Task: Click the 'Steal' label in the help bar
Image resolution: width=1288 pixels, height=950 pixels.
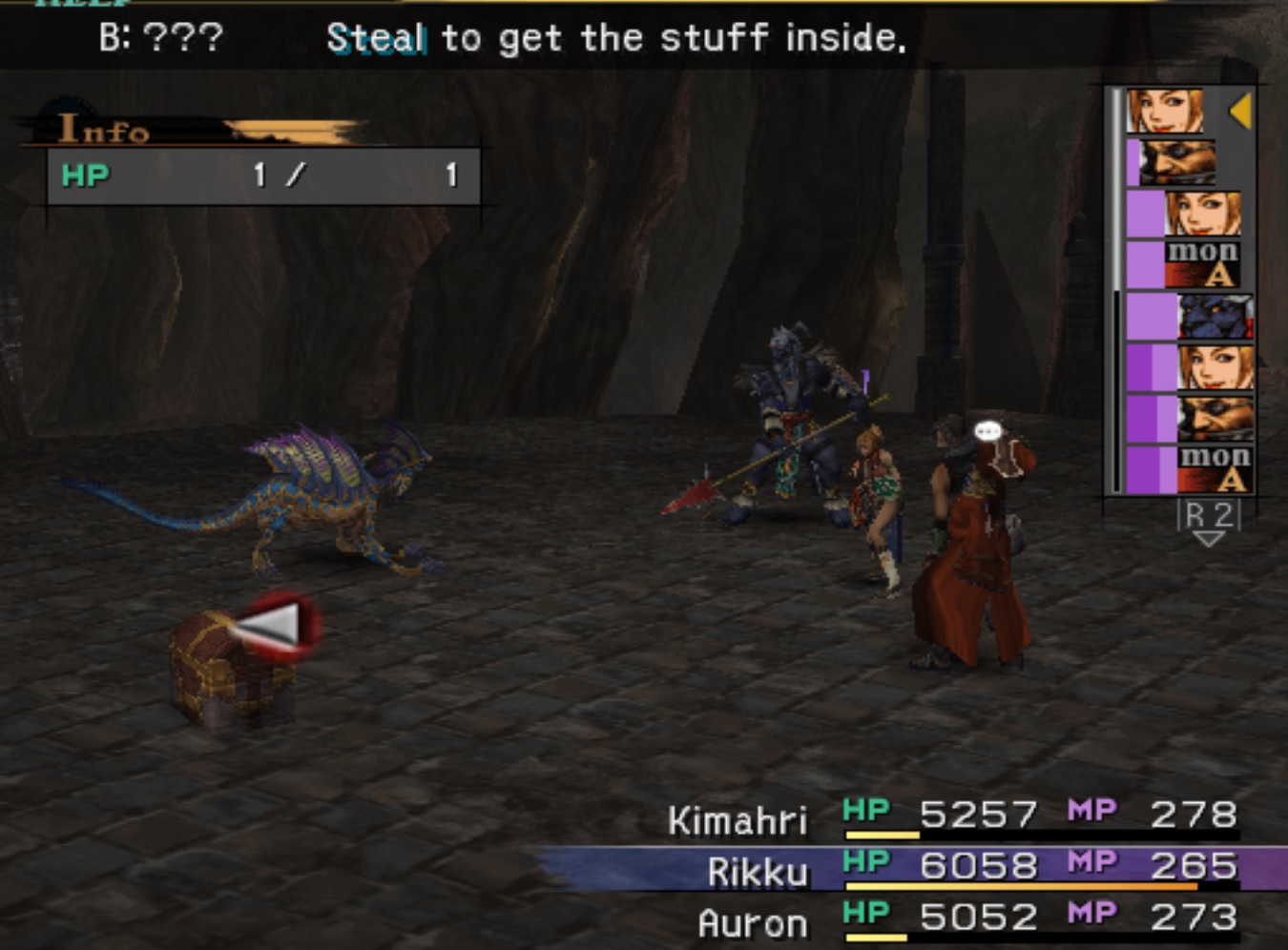Action: point(377,40)
